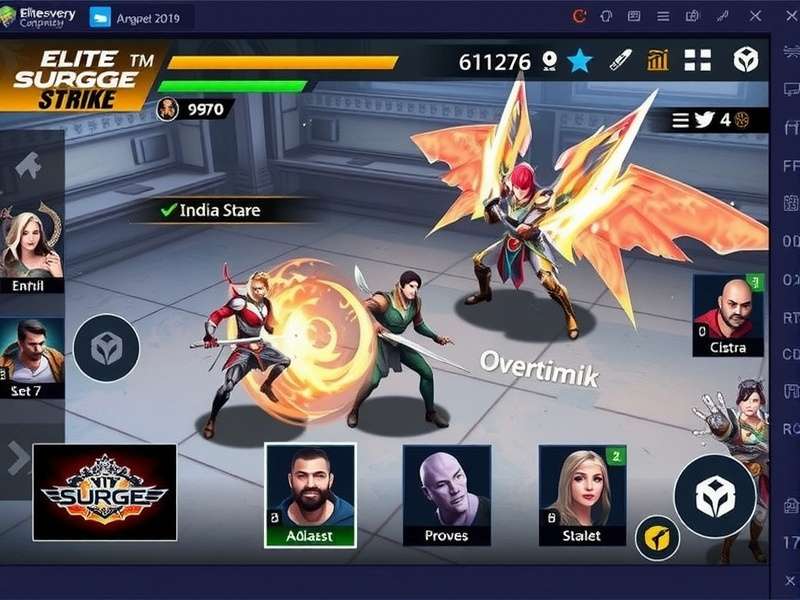Open the four-squares grid menu

pyautogui.click(x=697, y=60)
